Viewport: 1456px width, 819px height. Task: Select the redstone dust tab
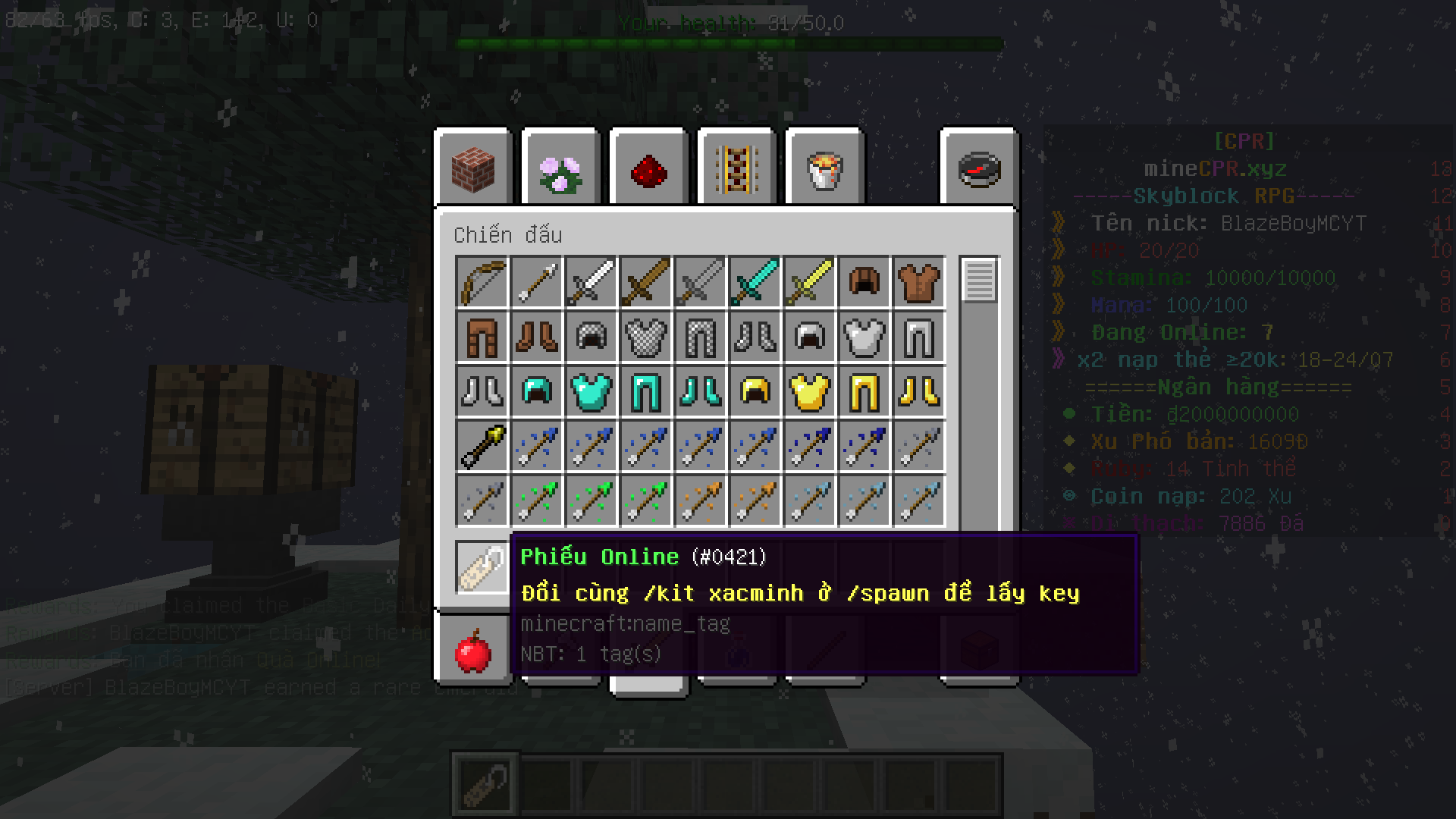coord(649,168)
